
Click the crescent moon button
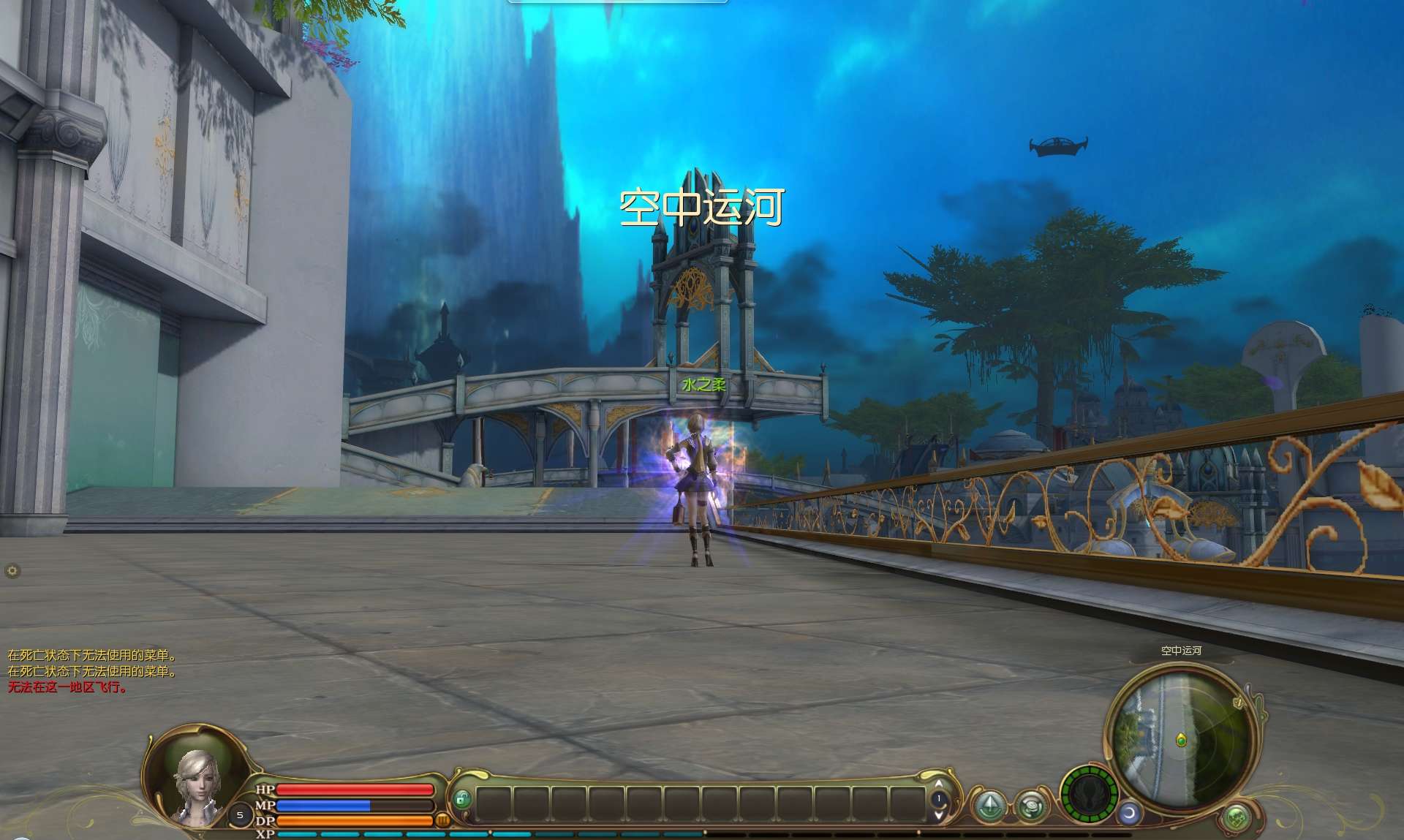pyautogui.click(x=1130, y=812)
